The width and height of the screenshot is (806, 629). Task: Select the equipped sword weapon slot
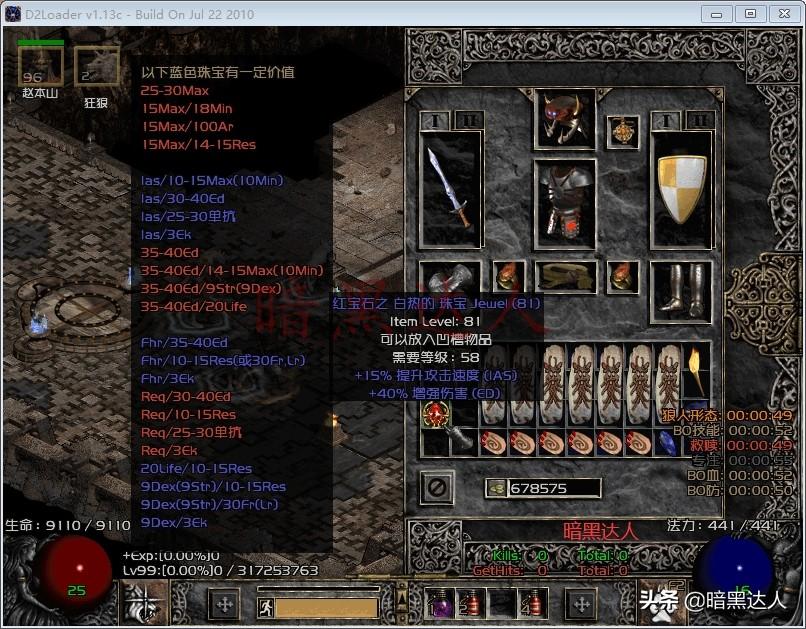[450, 186]
